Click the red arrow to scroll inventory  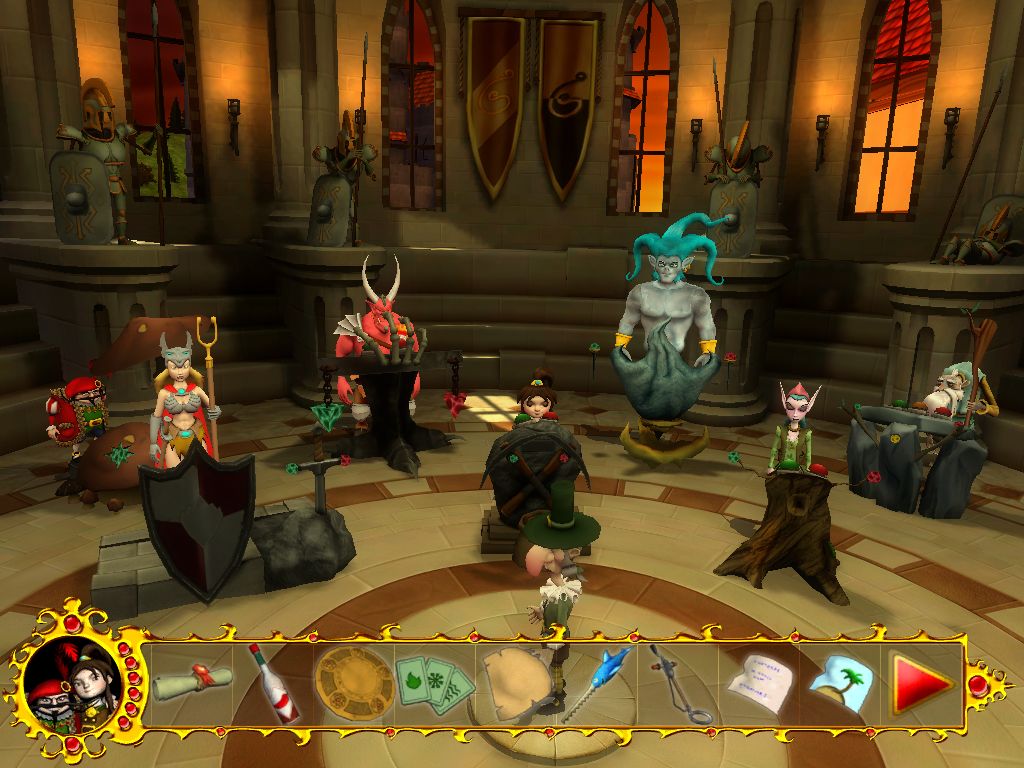922,685
